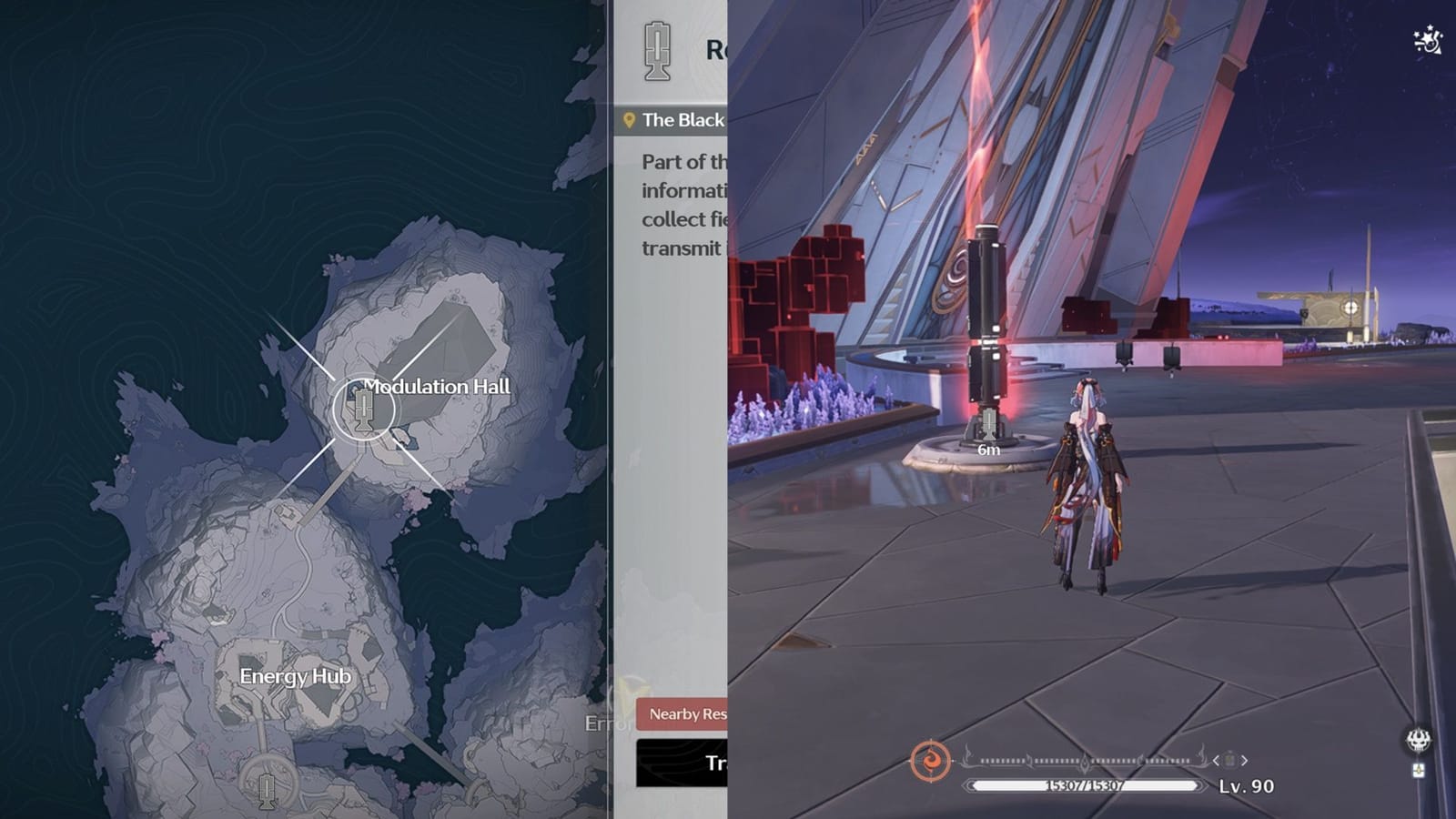Click the right chevron to switch character
This screenshot has height=819, width=1456.
pos(1243,759)
